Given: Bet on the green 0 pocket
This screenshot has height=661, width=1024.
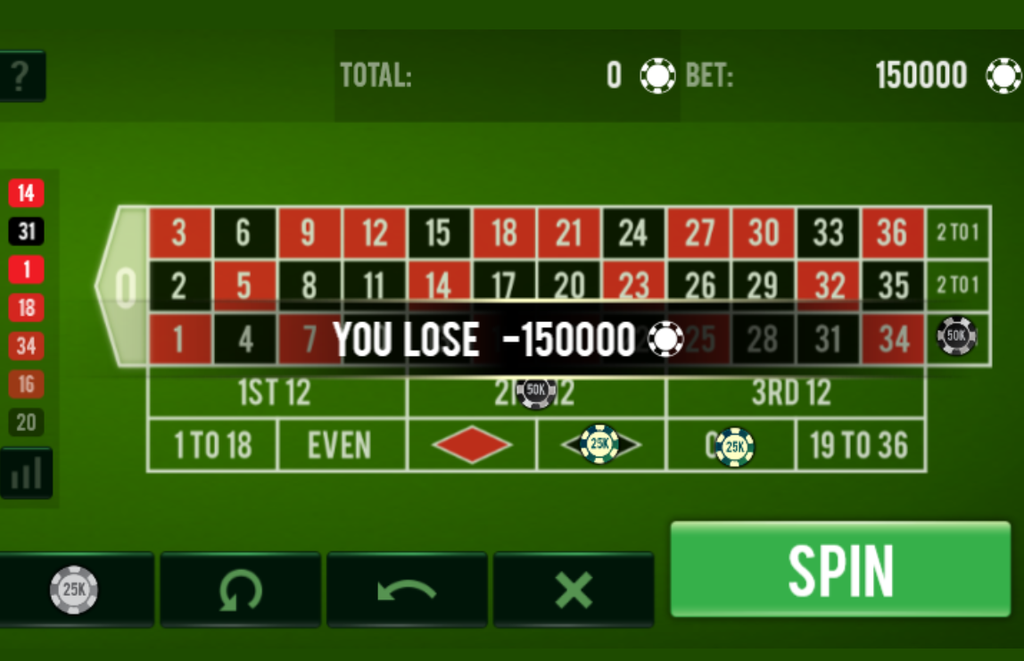Looking at the screenshot, I should [x=124, y=287].
